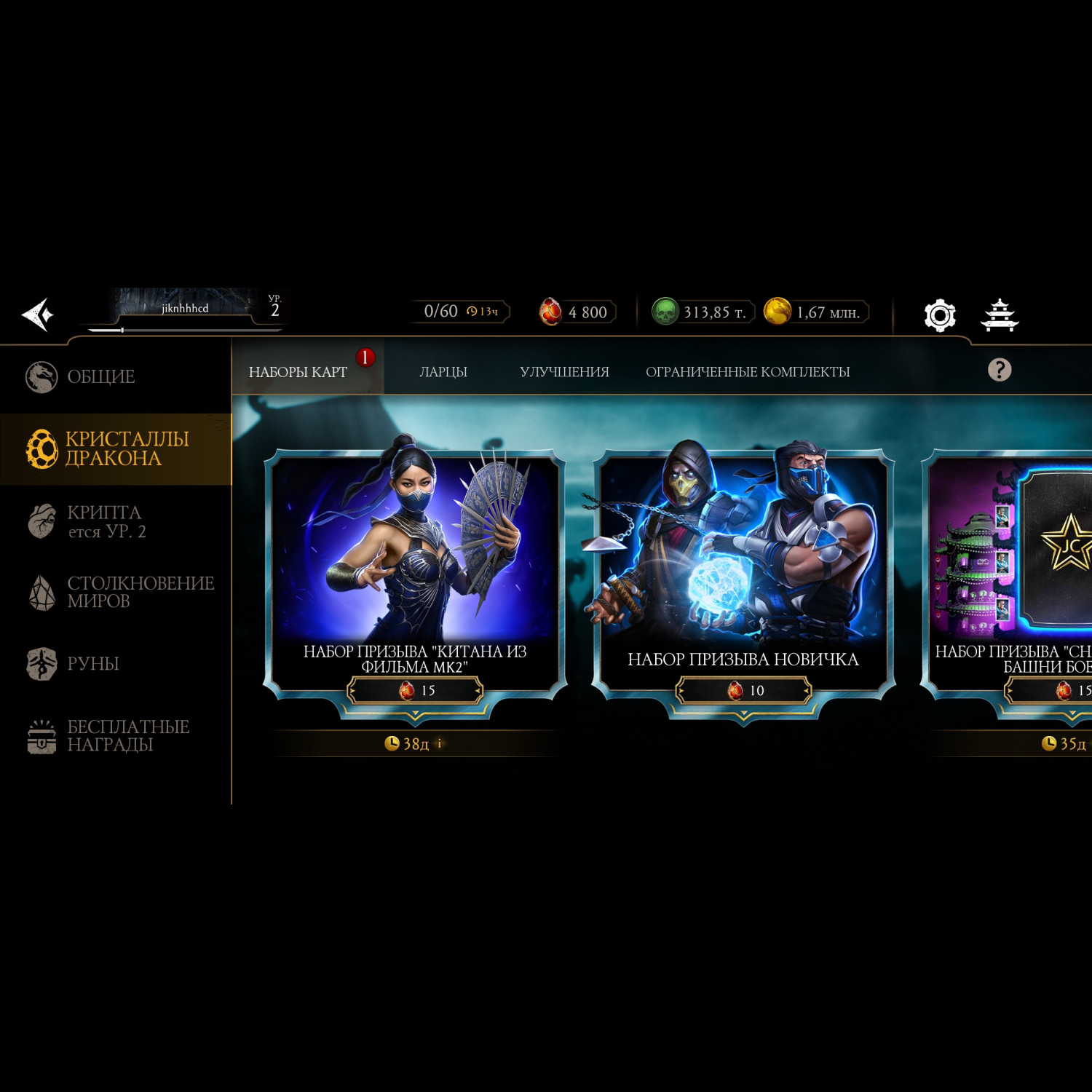The image size is (1092, 1092).
Task: Tap the pagoda temple icon
Action: [x=1000, y=315]
